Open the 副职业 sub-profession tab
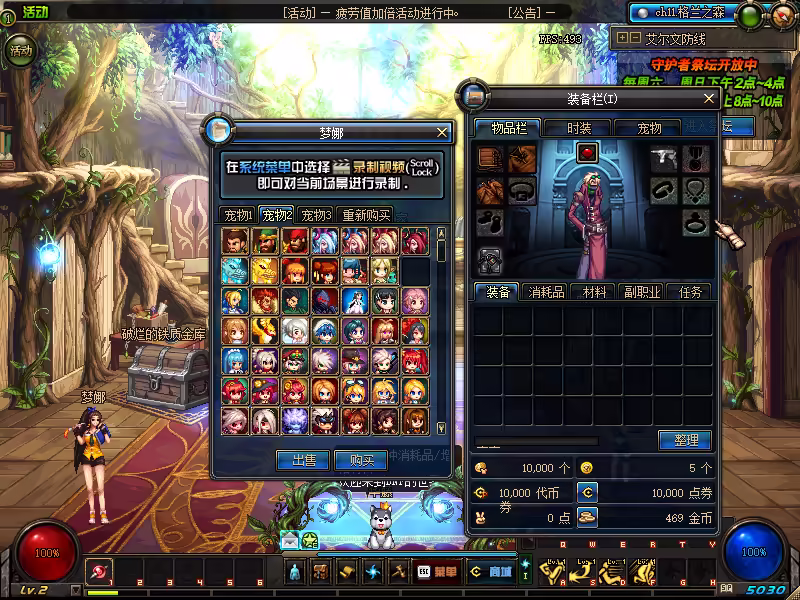800x600 pixels. click(x=641, y=292)
